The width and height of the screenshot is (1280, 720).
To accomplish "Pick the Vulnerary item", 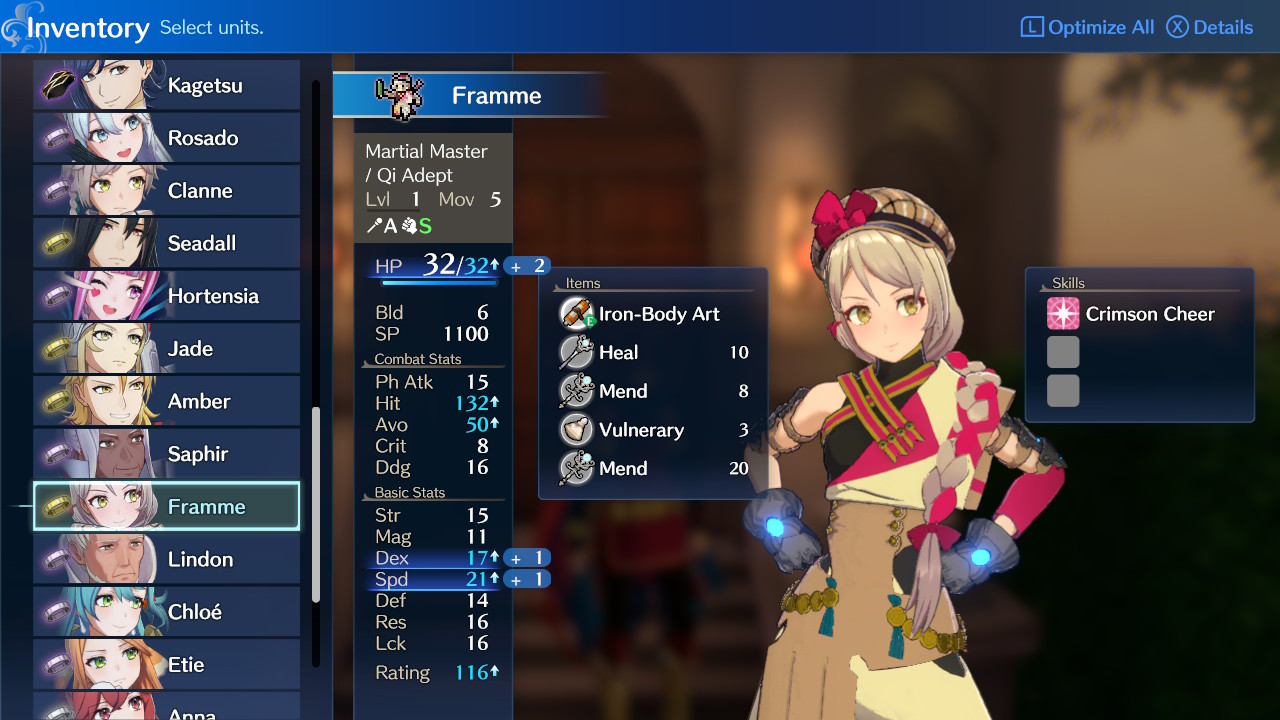I will click(x=654, y=430).
